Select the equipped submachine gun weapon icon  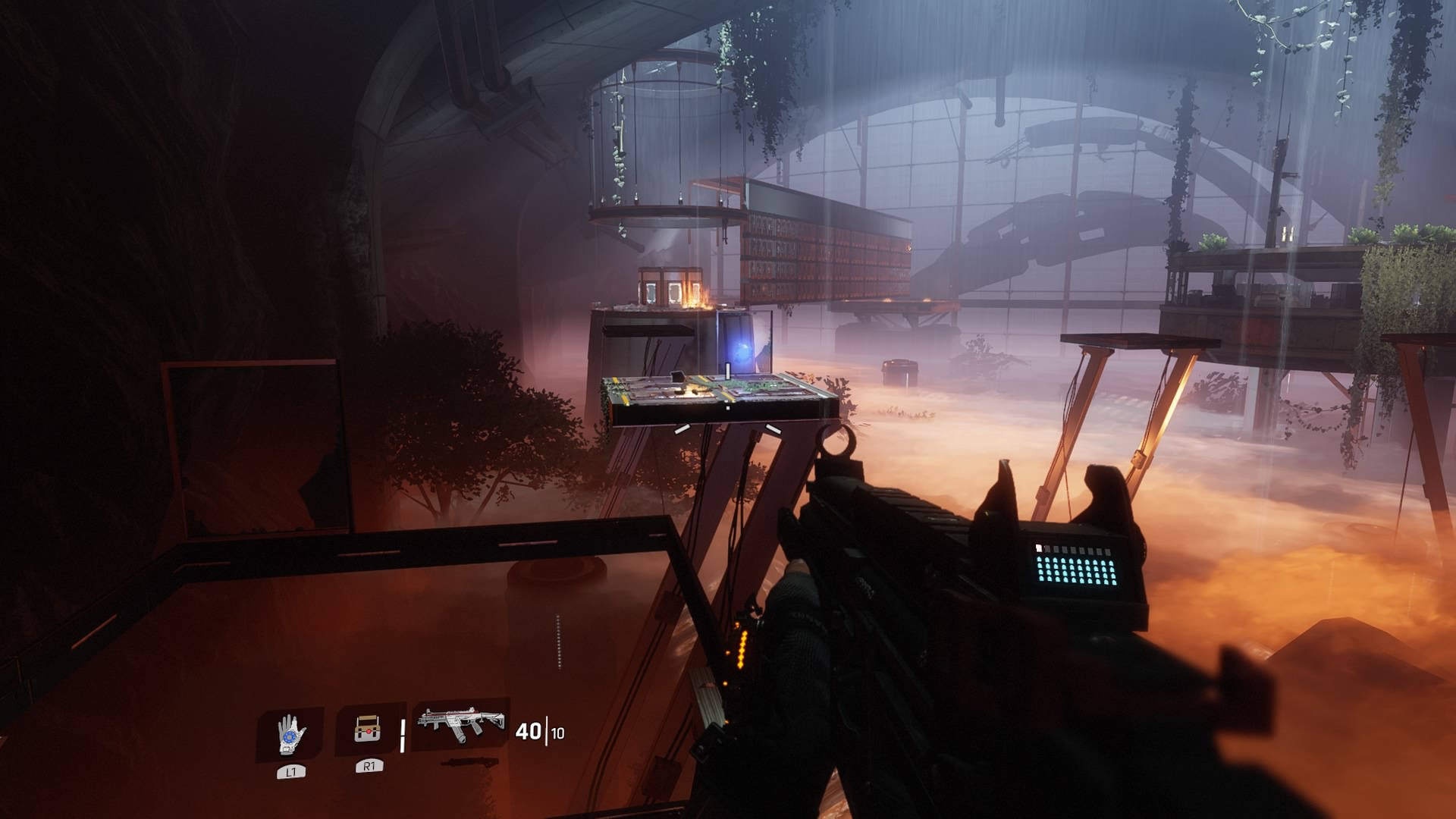click(x=461, y=725)
